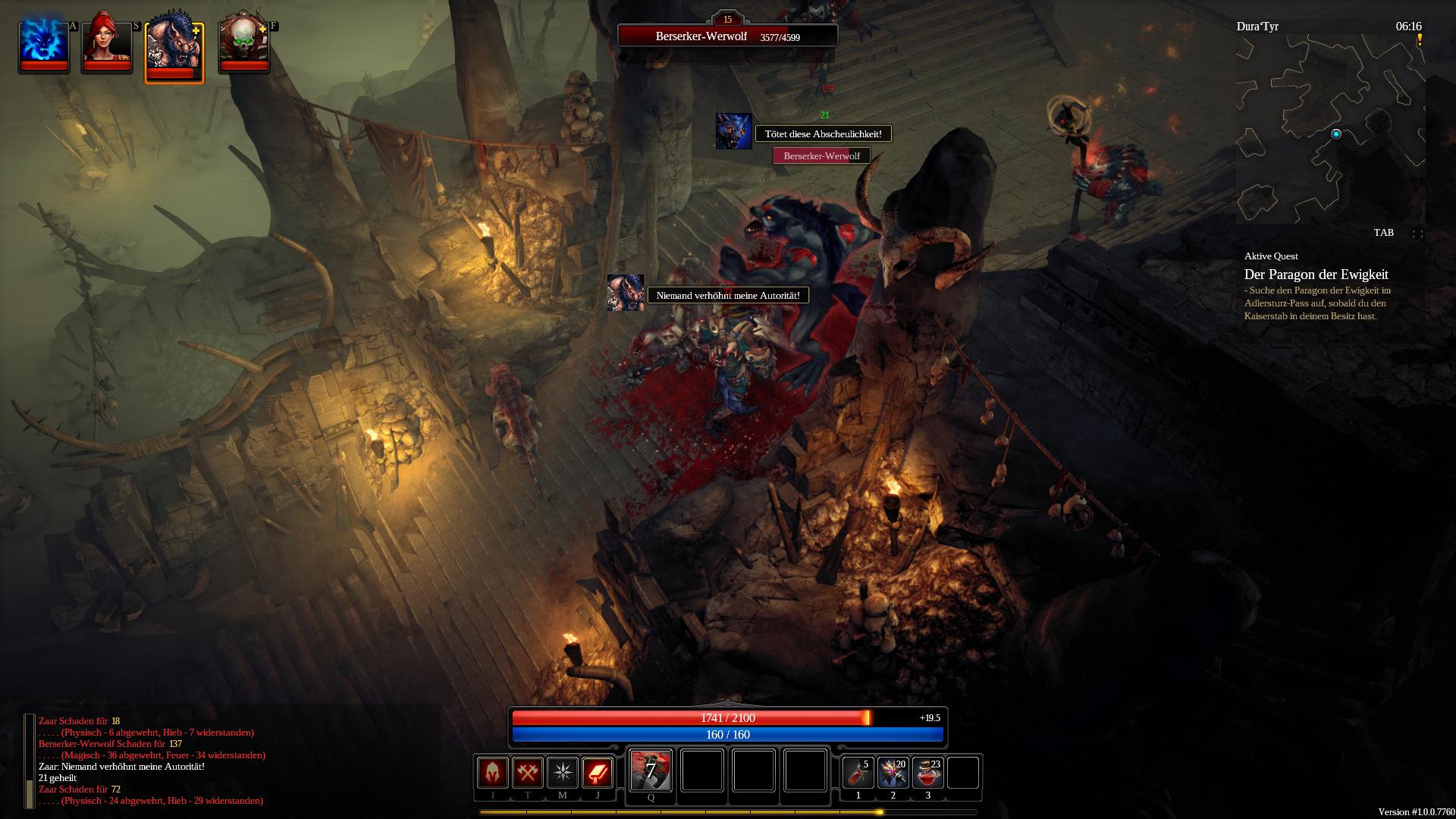
Task: Expand the minimap with the fullscreen icon
Action: (x=1417, y=234)
